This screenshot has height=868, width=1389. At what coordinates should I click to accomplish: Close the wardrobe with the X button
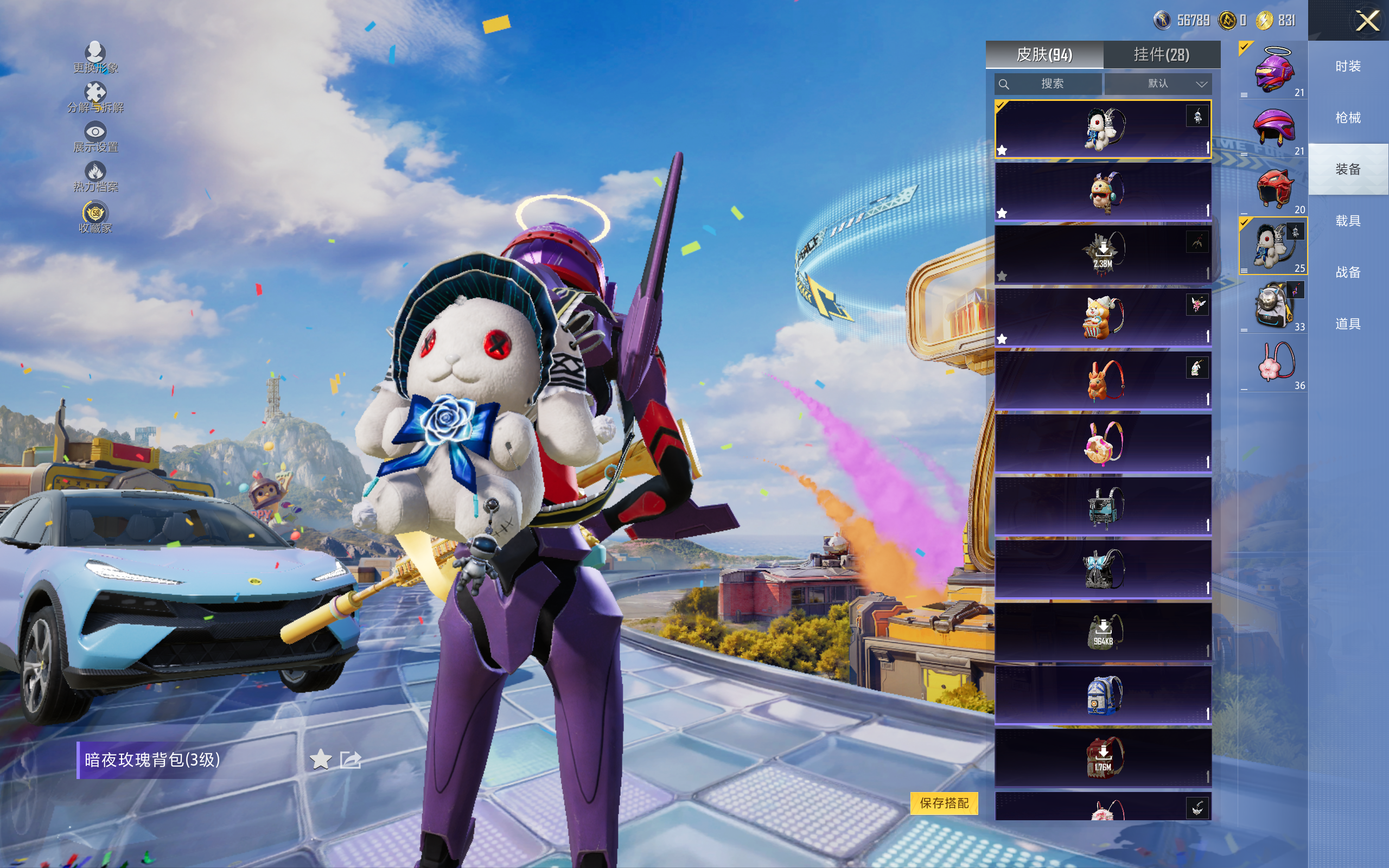tap(1367, 21)
